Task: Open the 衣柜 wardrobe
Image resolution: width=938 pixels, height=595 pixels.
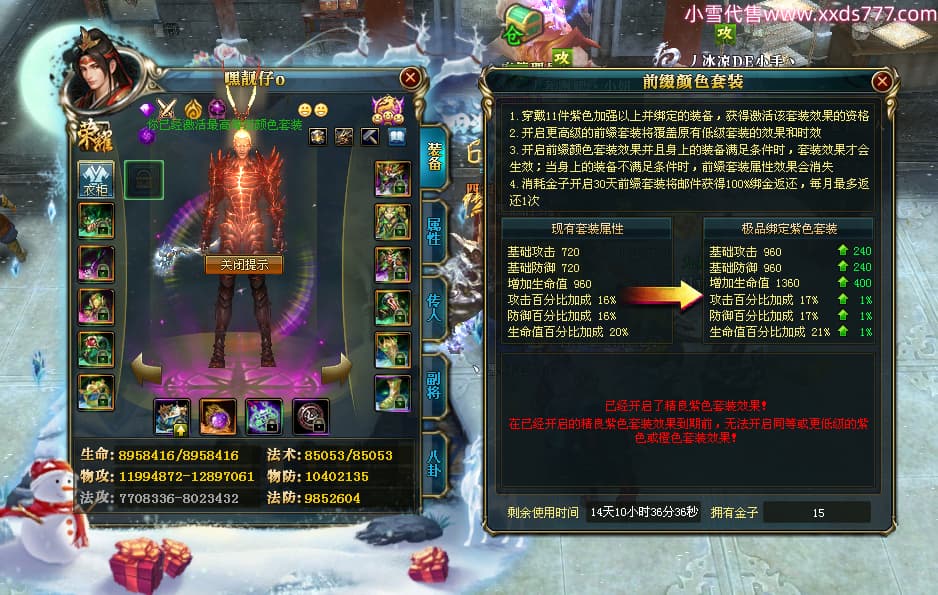Action: tap(96, 181)
